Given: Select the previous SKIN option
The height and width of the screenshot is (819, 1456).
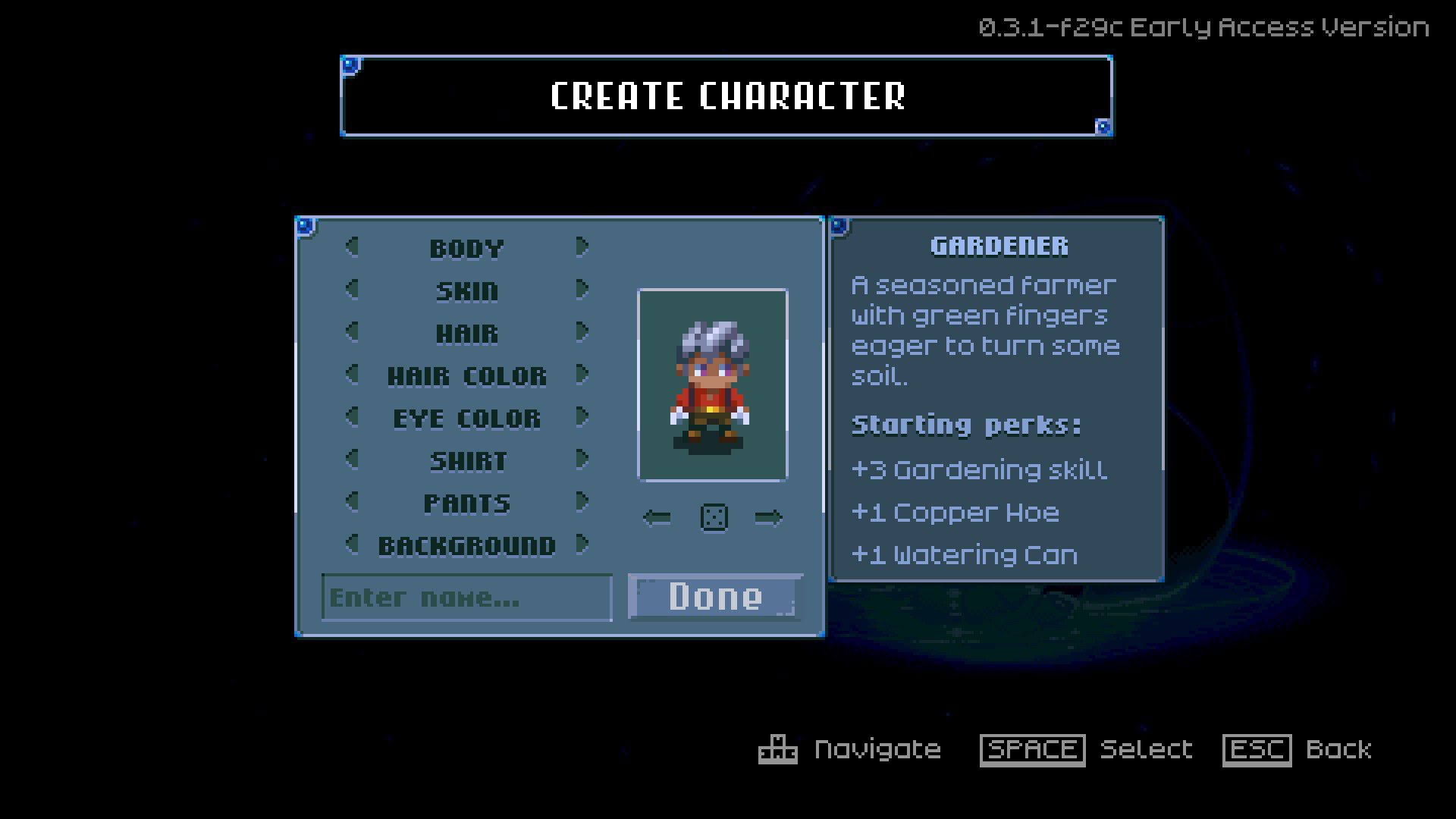Looking at the screenshot, I should point(351,290).
